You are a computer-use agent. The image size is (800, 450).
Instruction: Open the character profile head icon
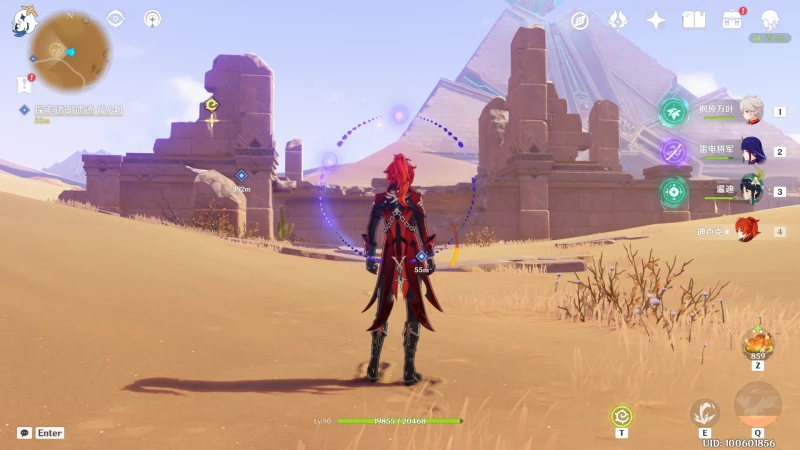tap(770, 20)
